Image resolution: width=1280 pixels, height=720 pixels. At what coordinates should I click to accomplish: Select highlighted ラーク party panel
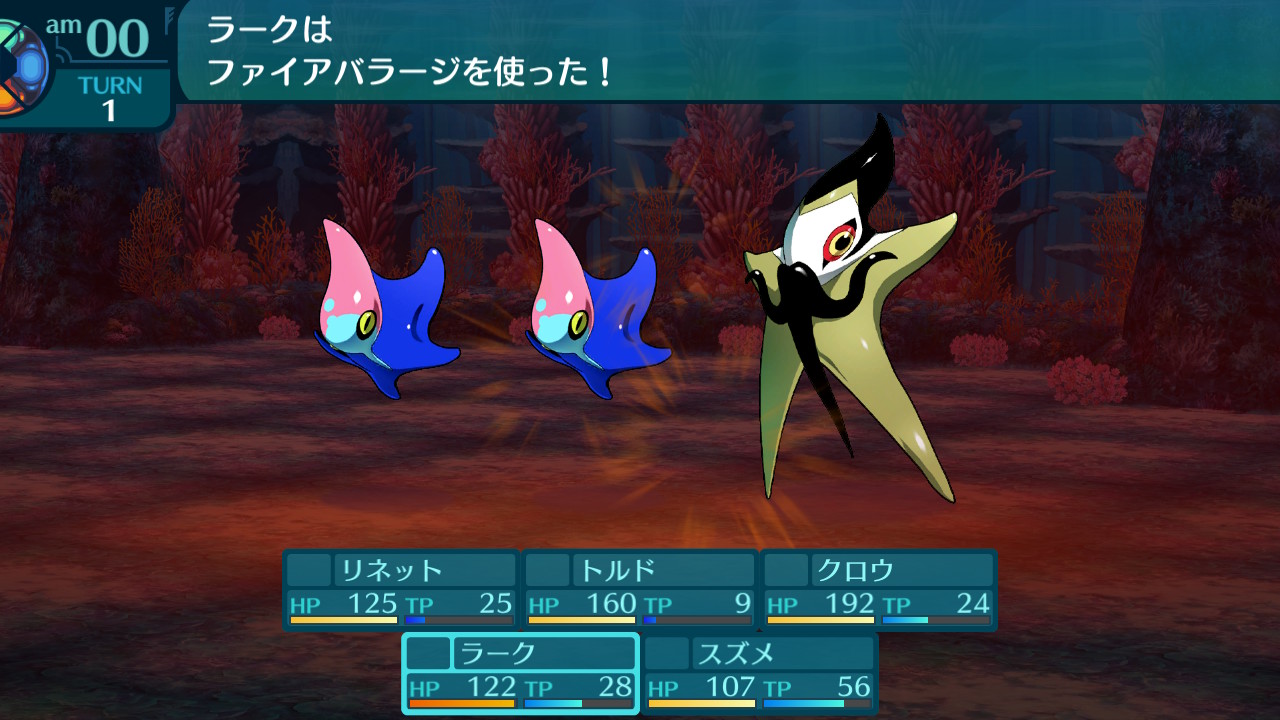(520, 673)
